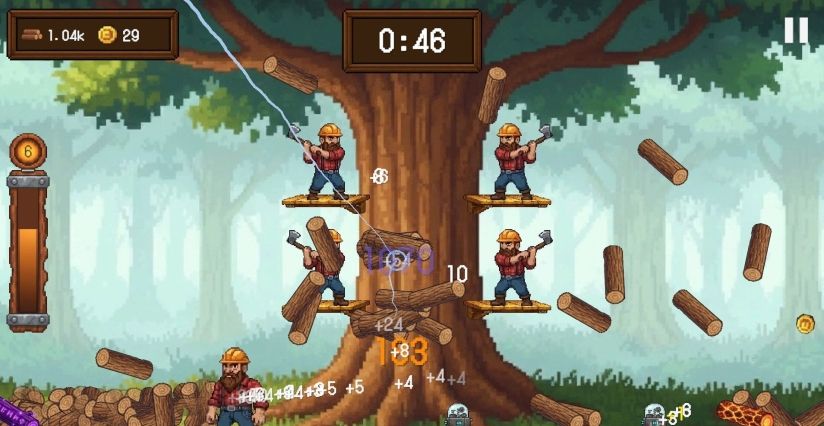Pause the game with the pause button
824x426 pixels.
pos(795,31)
